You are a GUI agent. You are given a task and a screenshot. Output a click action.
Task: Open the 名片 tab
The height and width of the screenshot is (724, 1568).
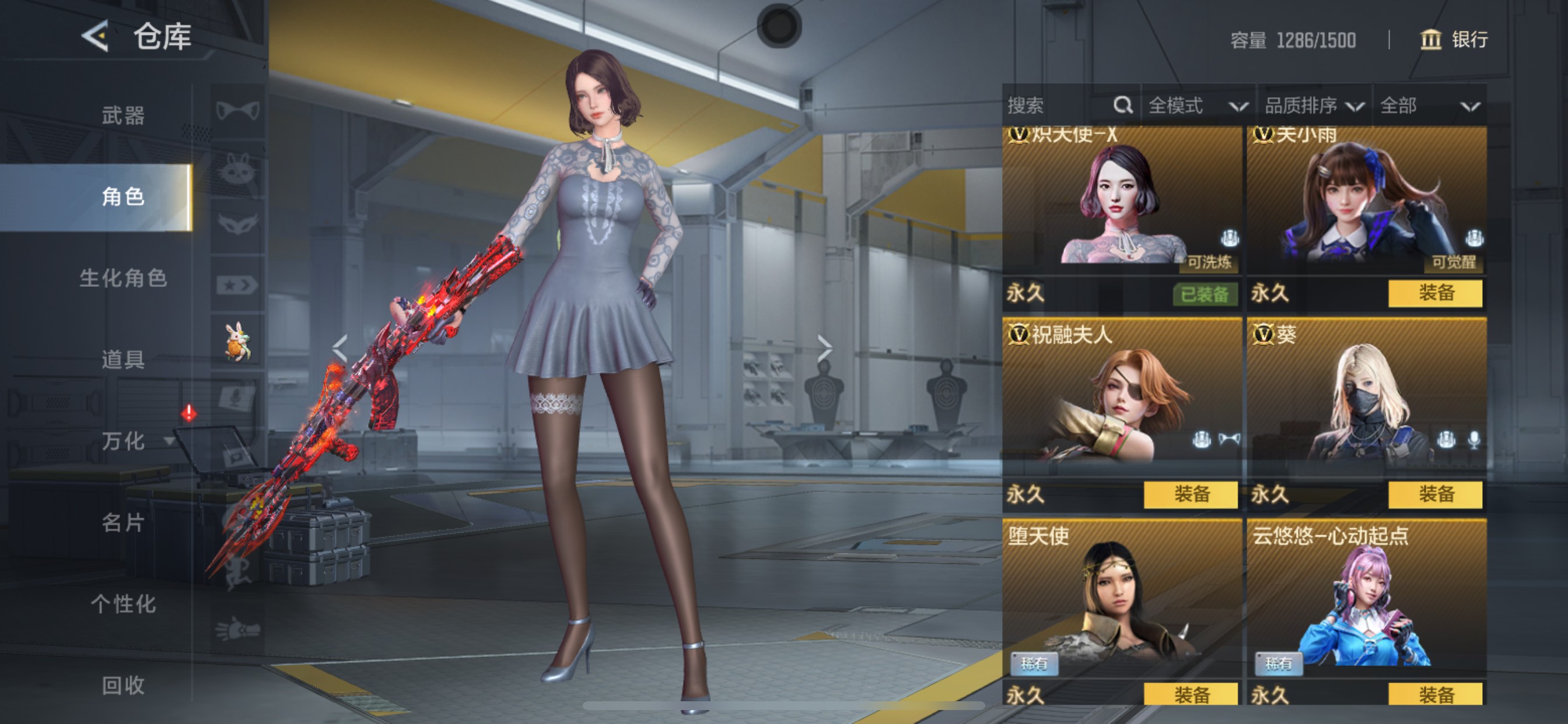coord(123,523)
